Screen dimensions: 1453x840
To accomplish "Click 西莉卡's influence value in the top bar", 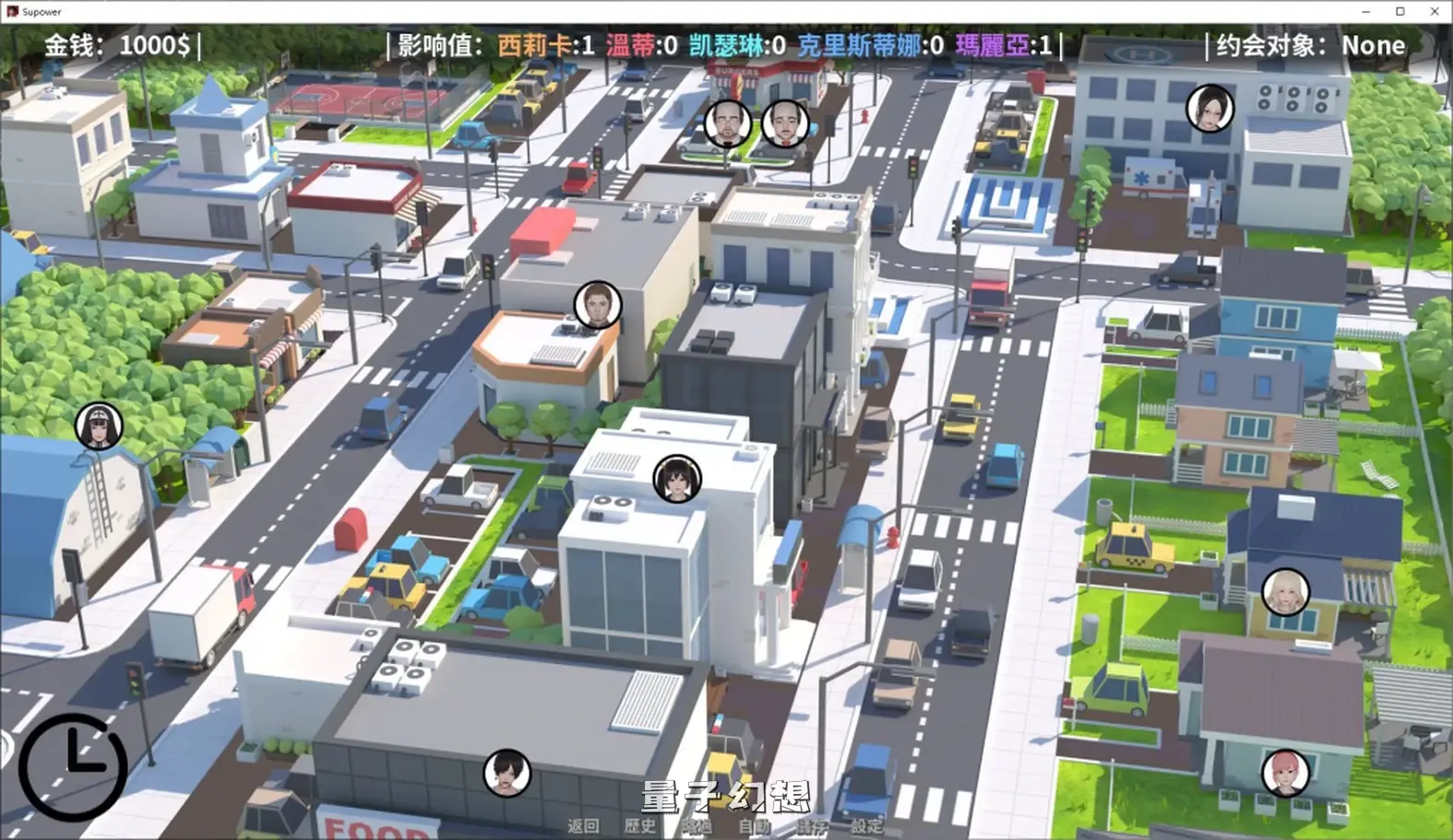I will (x=542, y=45).
